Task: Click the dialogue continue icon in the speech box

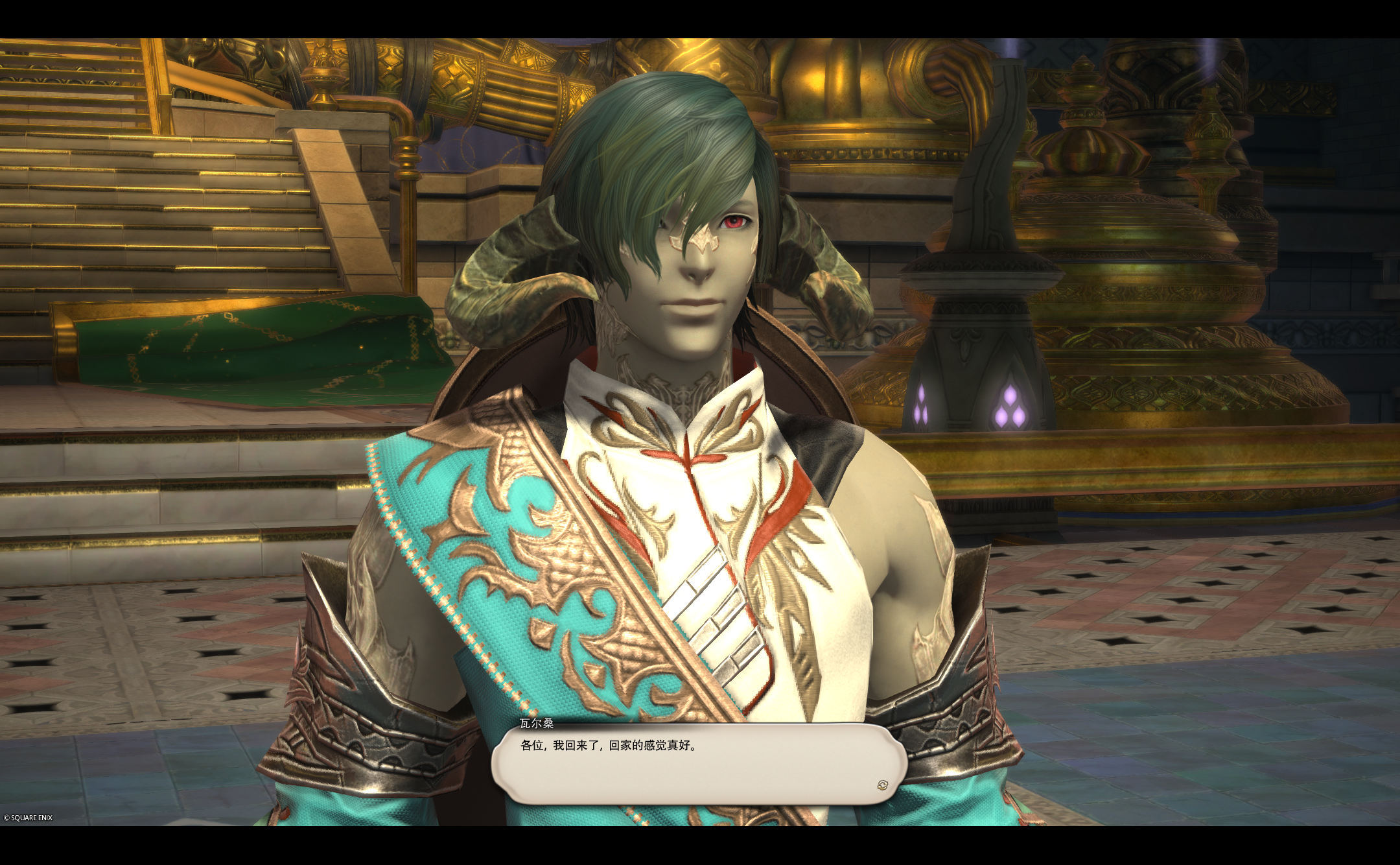Action: click(x=882, y=785)
